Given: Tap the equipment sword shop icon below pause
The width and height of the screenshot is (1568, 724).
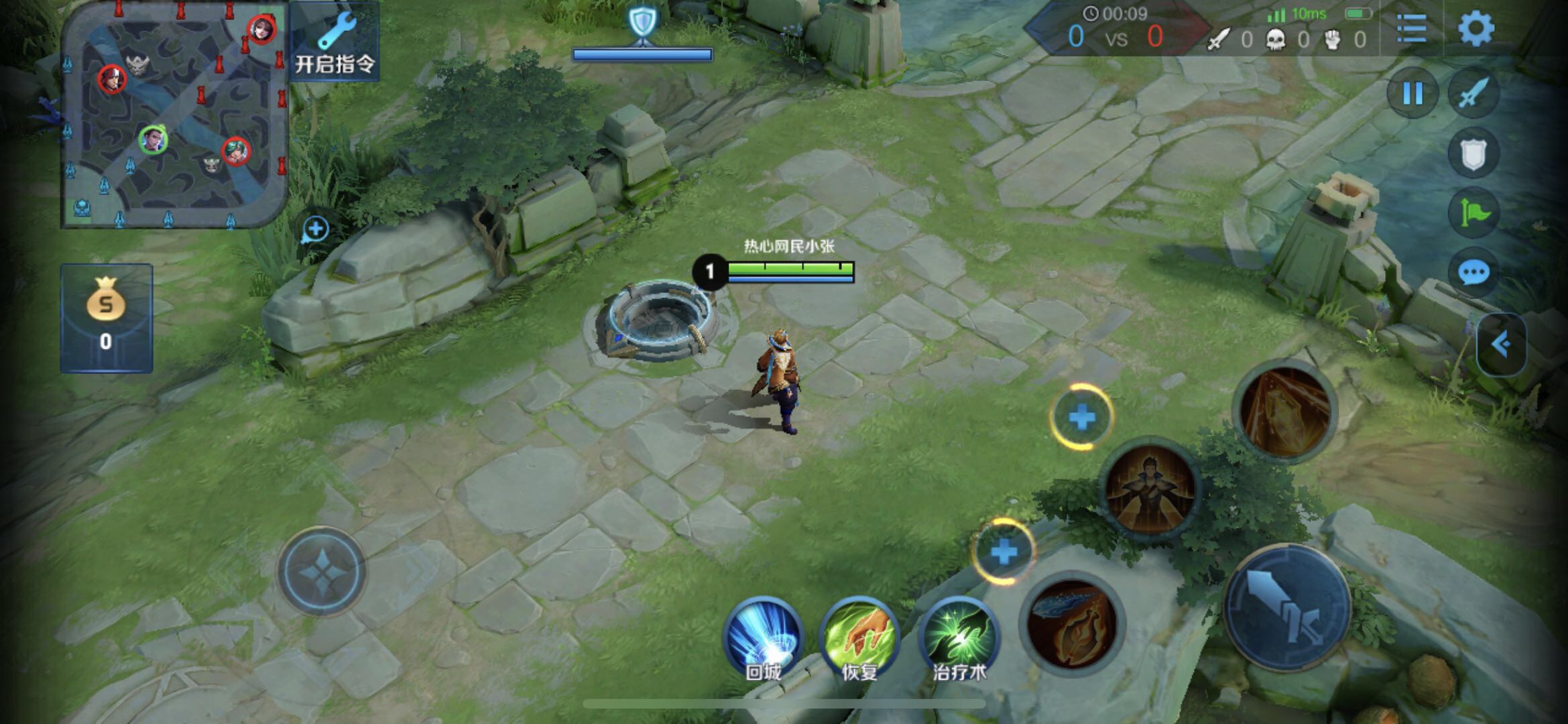Looking at the screenshot, I should [x=1473, y=94].
